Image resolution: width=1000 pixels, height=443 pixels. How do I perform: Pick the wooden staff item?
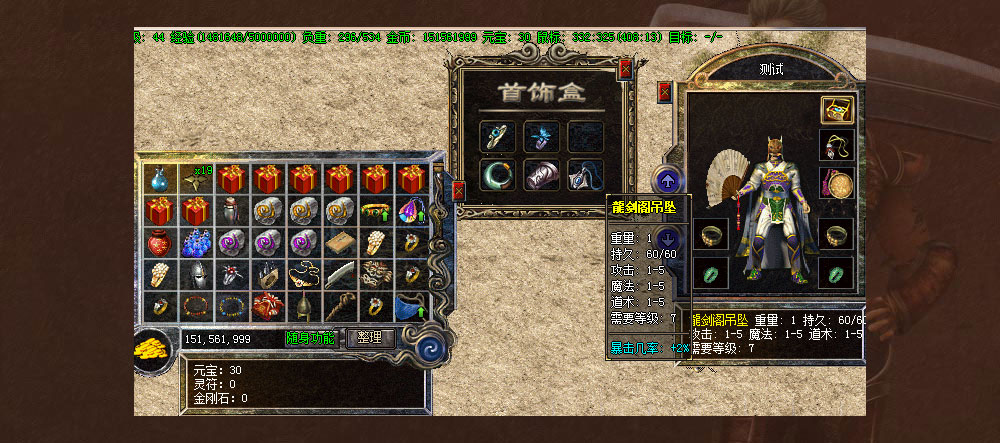click(339, 306)
